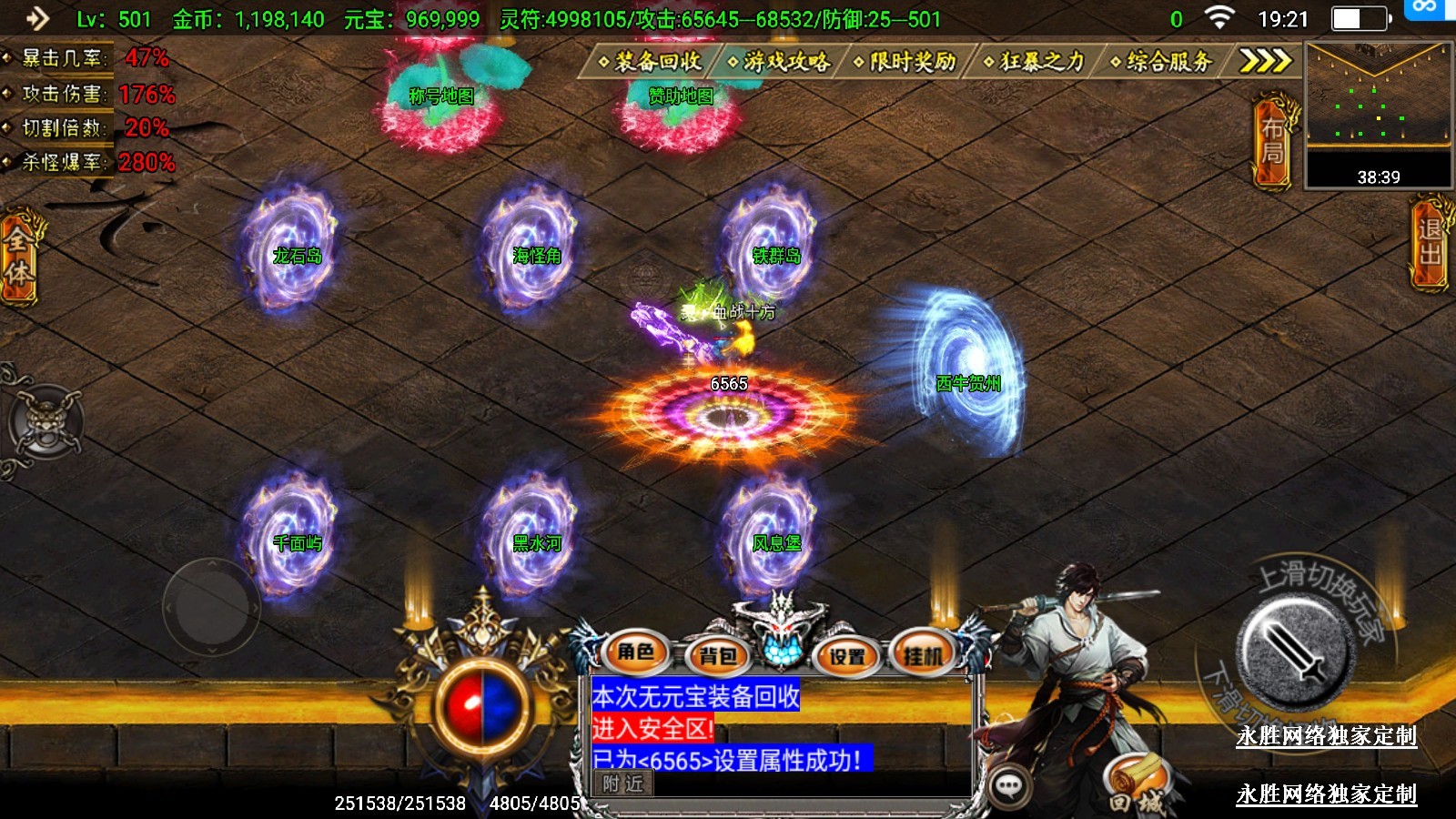Open the 狂暴之力 menu entry
Screen dimensions: 1456x819
coord(1036,61)
